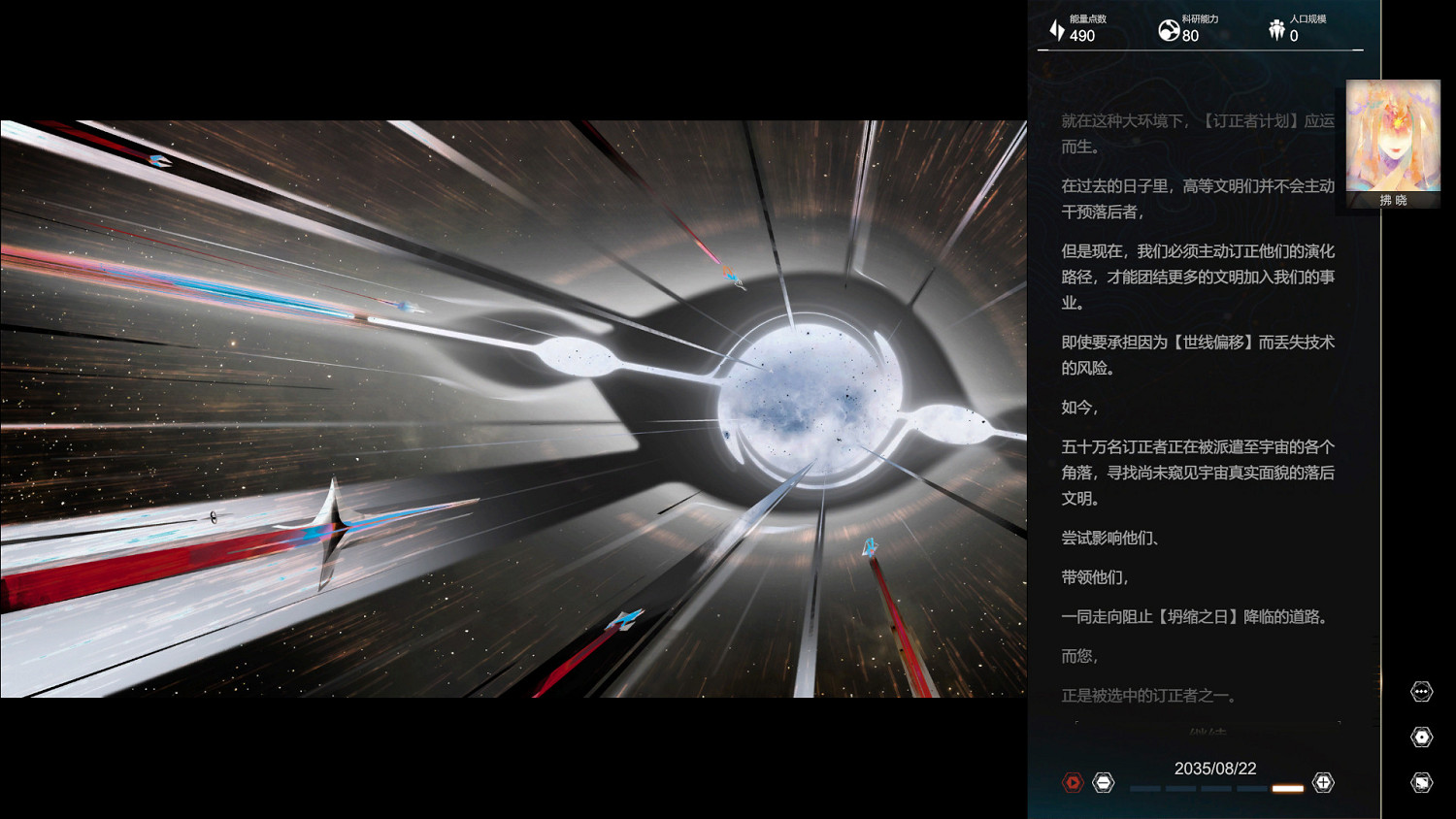Image resolution: width=1456 pixels, height=819 pixels.
Task: Enable maximum speed with the plus hexagon
Action: pyautogui.click(x=1323, y=782)
